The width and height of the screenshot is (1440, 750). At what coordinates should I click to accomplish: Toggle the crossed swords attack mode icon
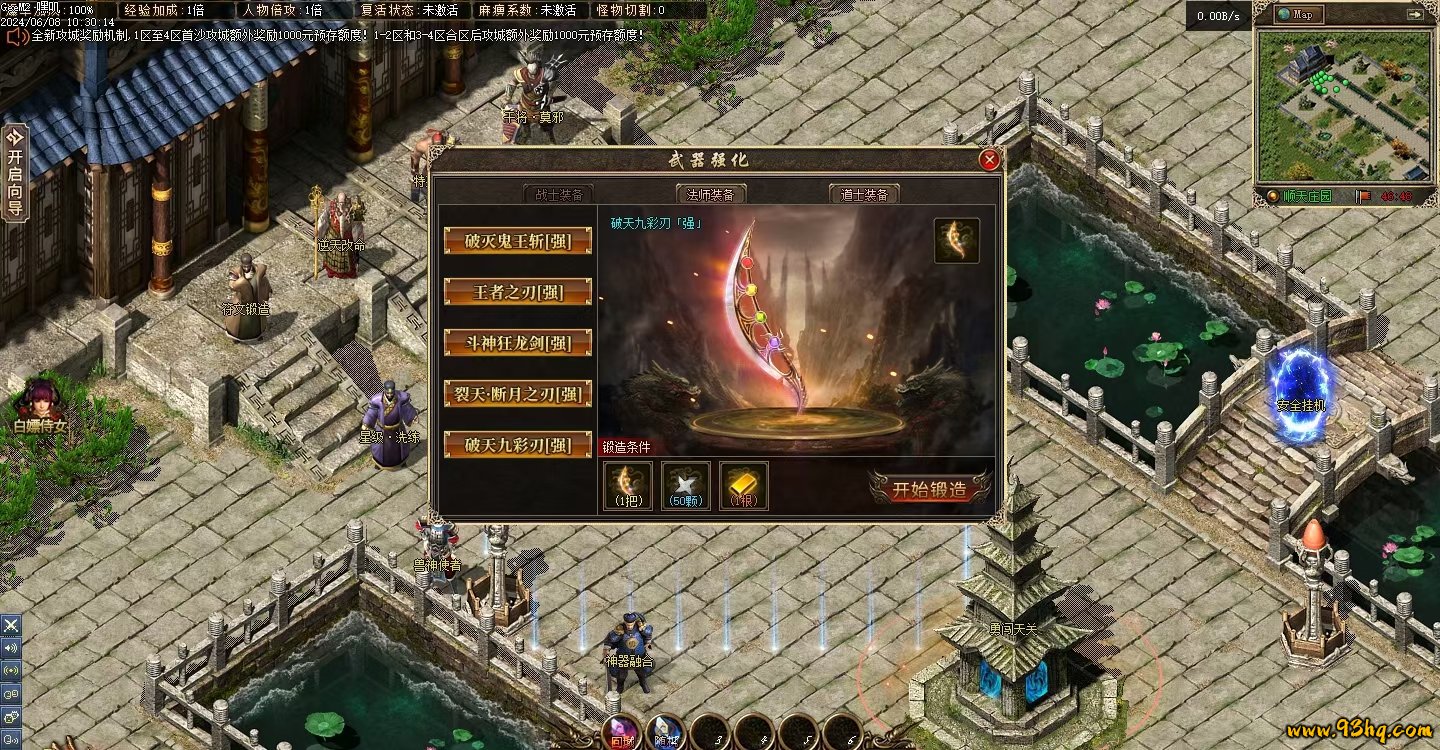pyautogui.click(x=11, y=625)
